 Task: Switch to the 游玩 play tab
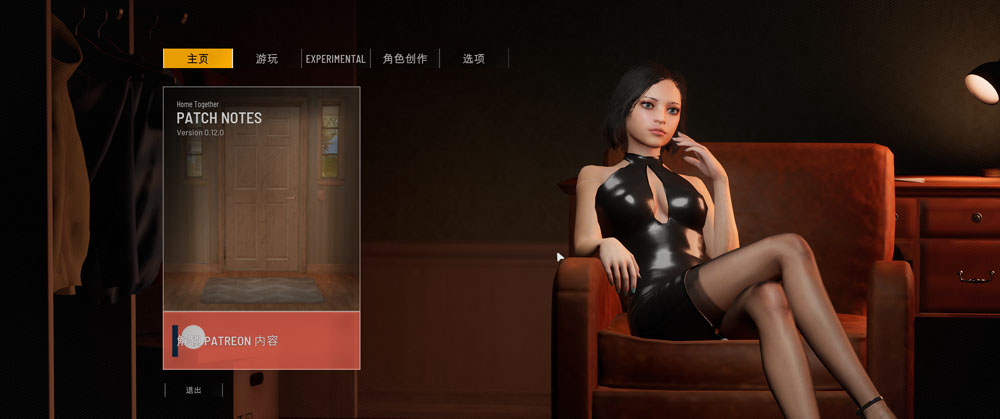point(267,59)
